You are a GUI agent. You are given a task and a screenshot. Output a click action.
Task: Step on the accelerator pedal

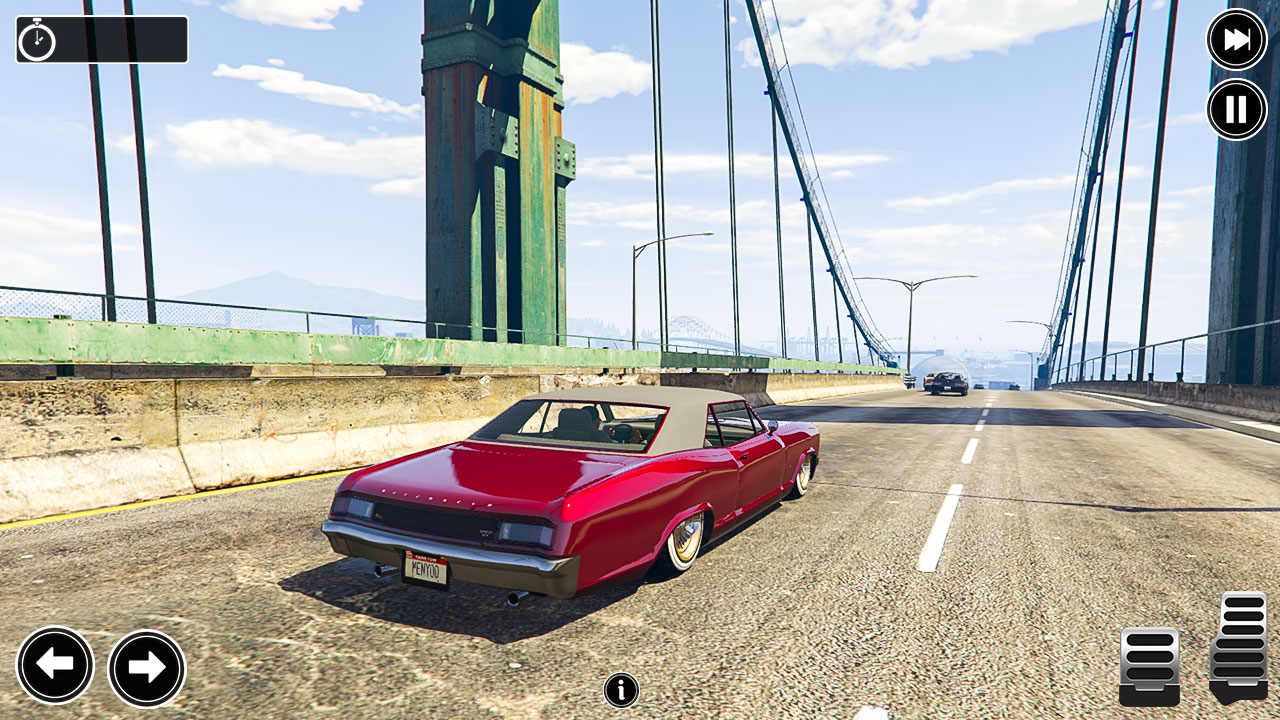pos(1240,647)
